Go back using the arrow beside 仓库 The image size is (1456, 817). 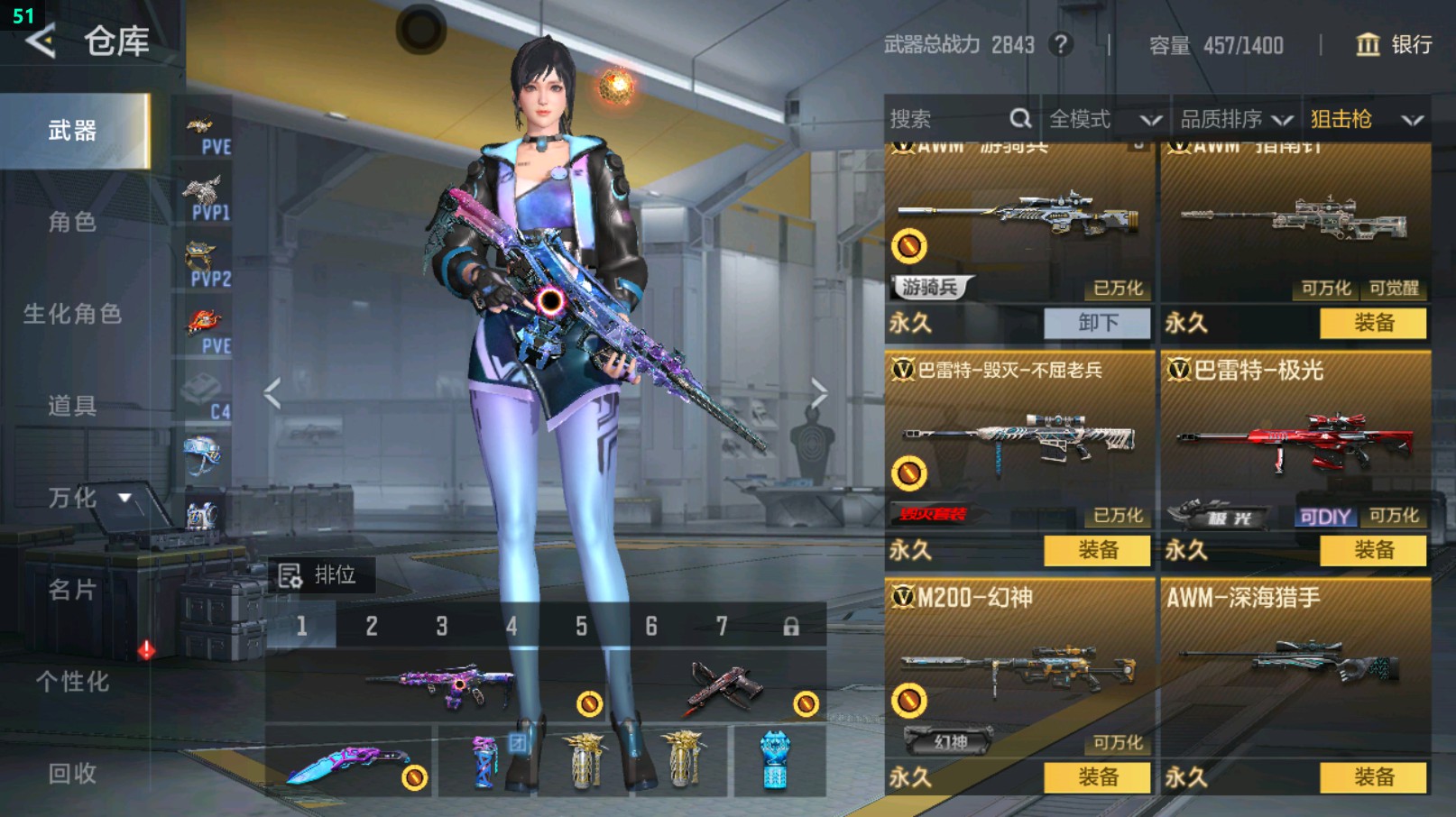point(41,41)
